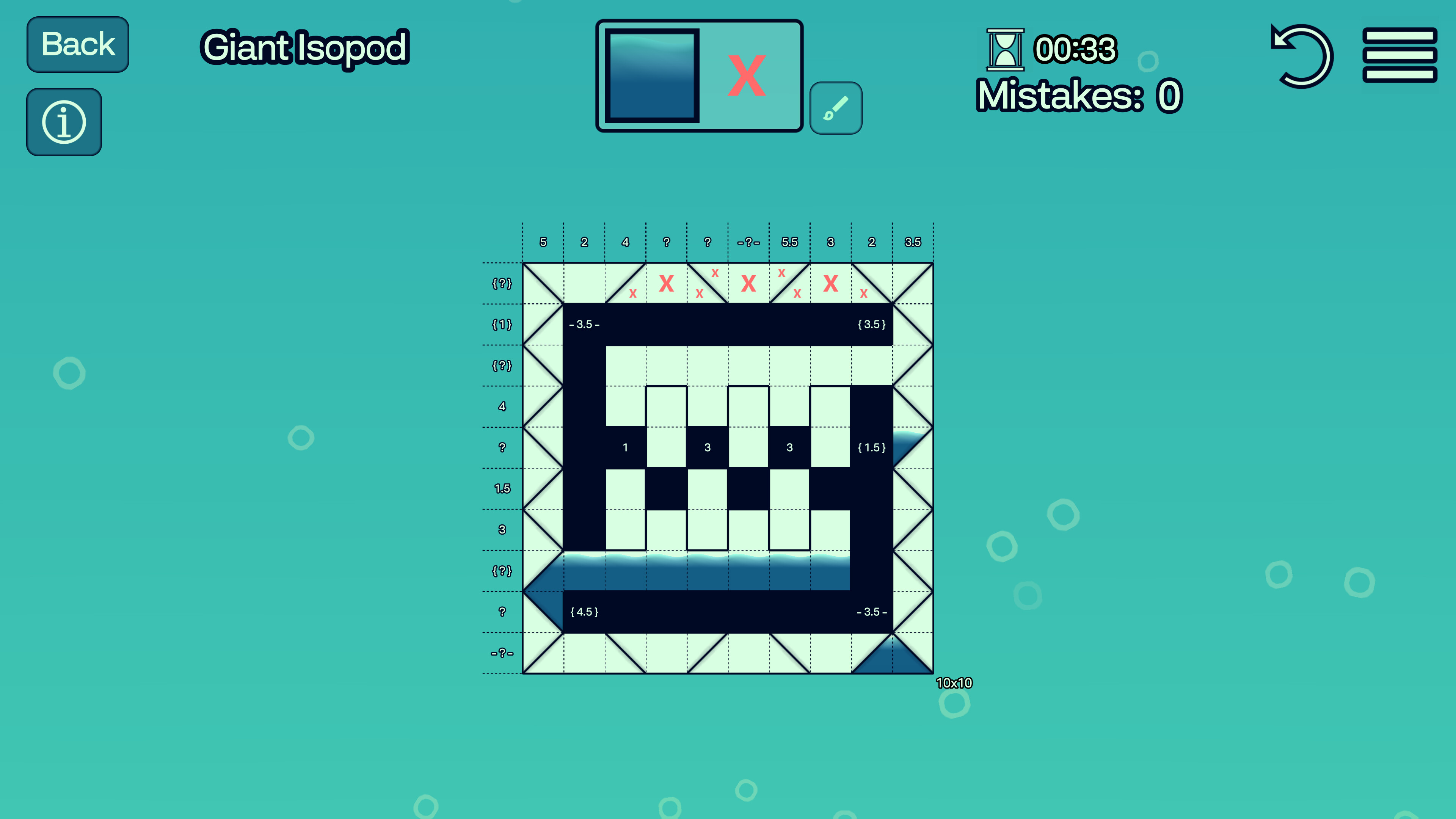Image resolution: width=1456 pixels, height=819 pixels.
Task: Toggle the current drawing mode selector
Action: 700,76
